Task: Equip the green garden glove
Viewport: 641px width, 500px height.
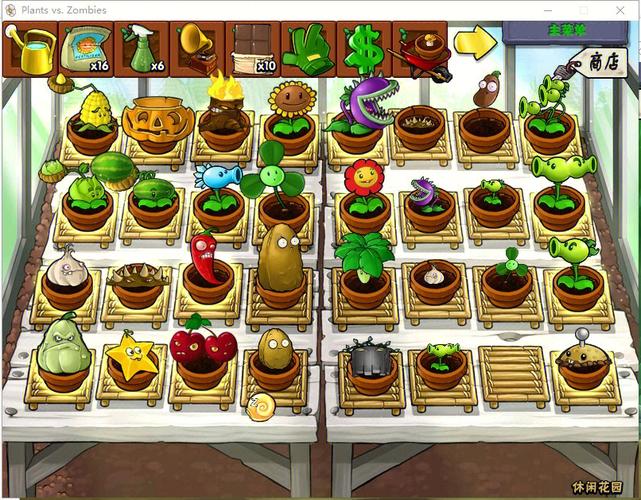Action: [308, 49]
